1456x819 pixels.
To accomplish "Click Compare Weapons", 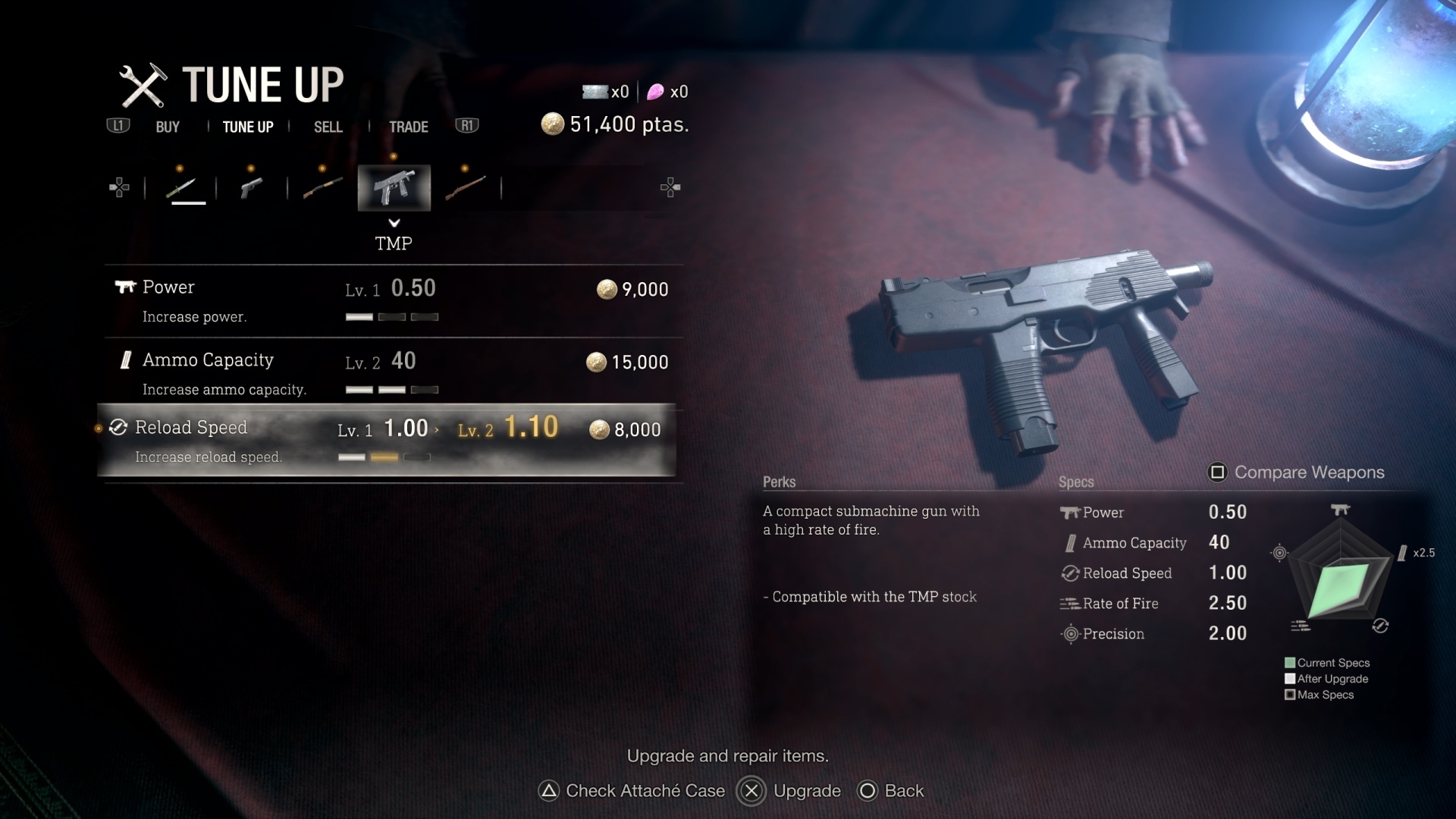I will pos(1296,472).
